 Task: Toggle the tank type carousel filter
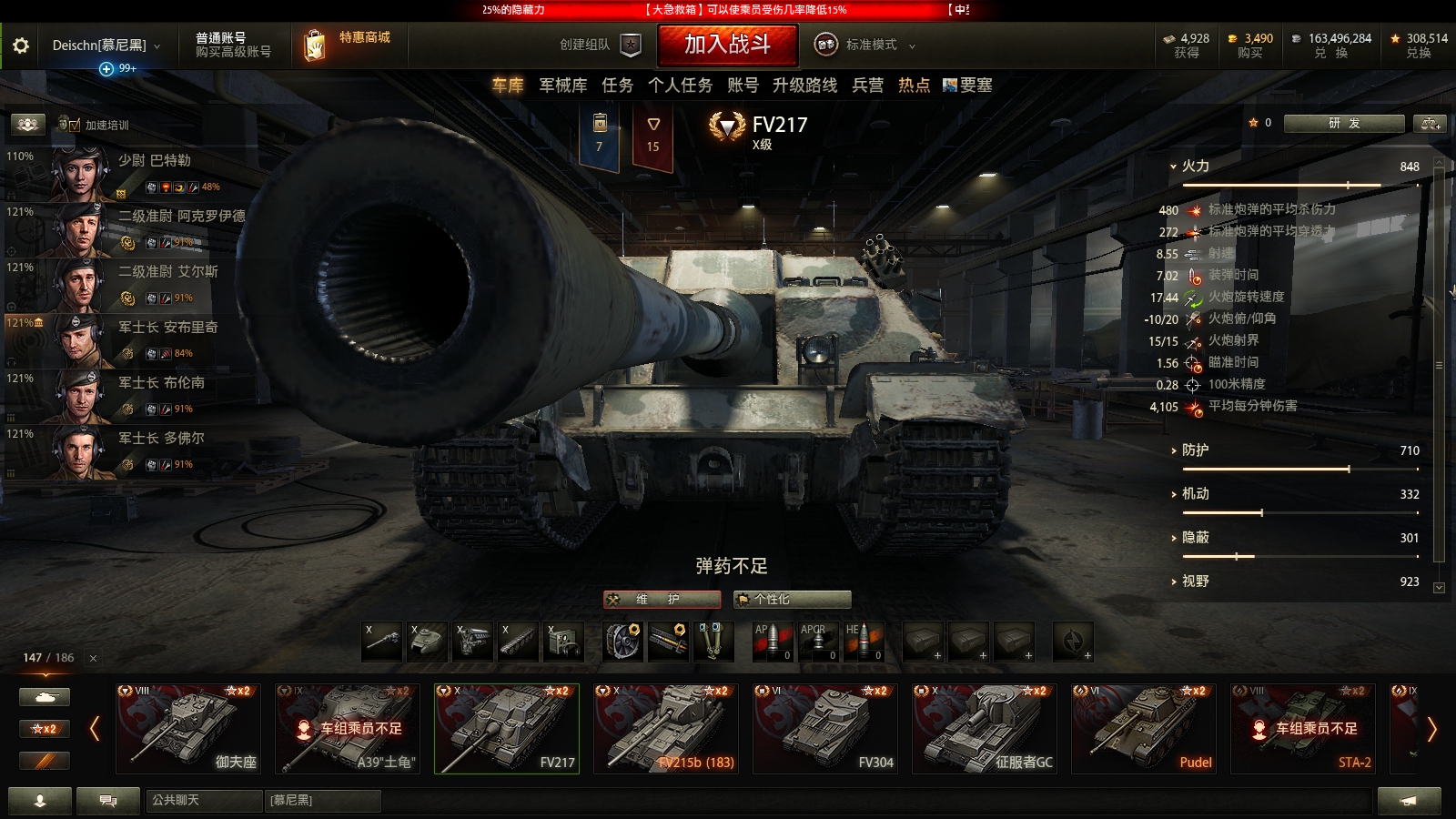pos(43,695)
